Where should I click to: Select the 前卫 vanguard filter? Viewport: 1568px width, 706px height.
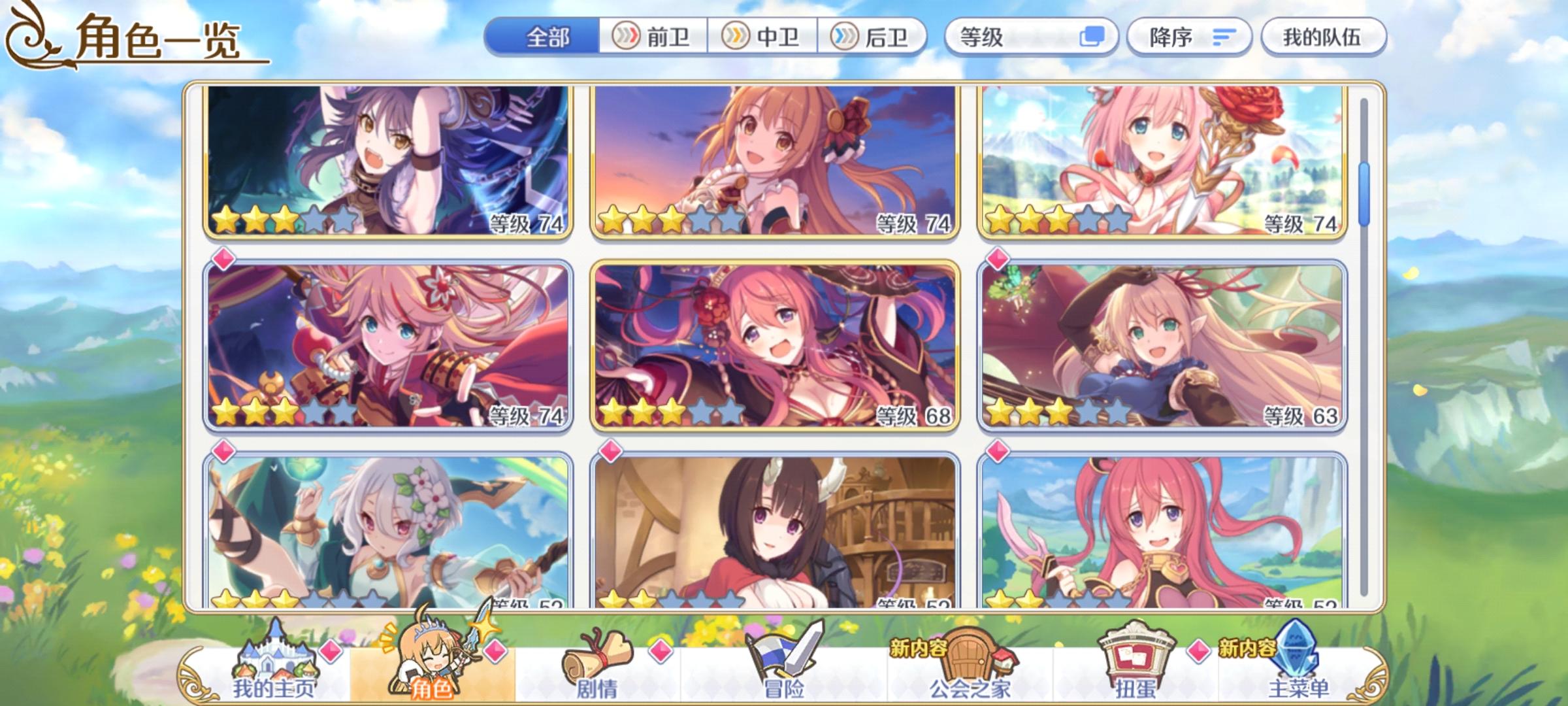click(x=652, y=39)
